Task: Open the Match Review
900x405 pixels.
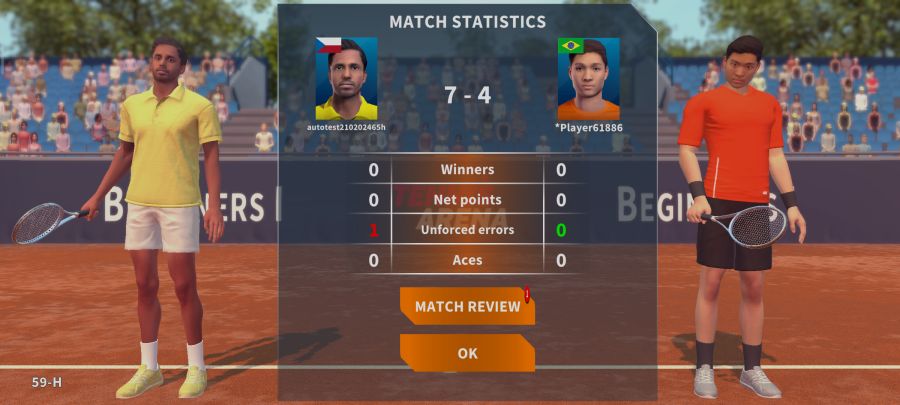Action: pyautogui.click(x=467, y=306)
